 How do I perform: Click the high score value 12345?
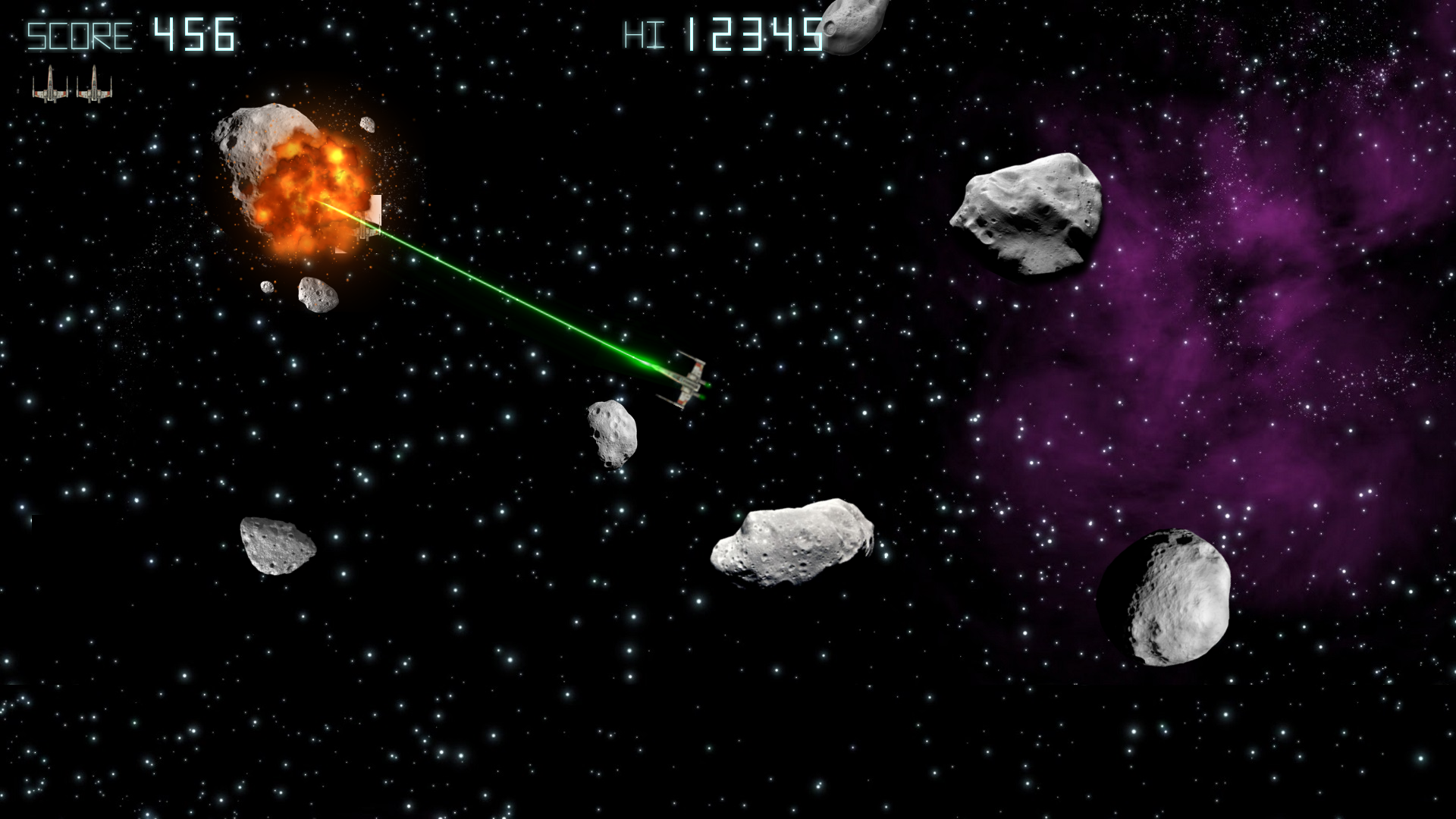click(x=755, y=32)
